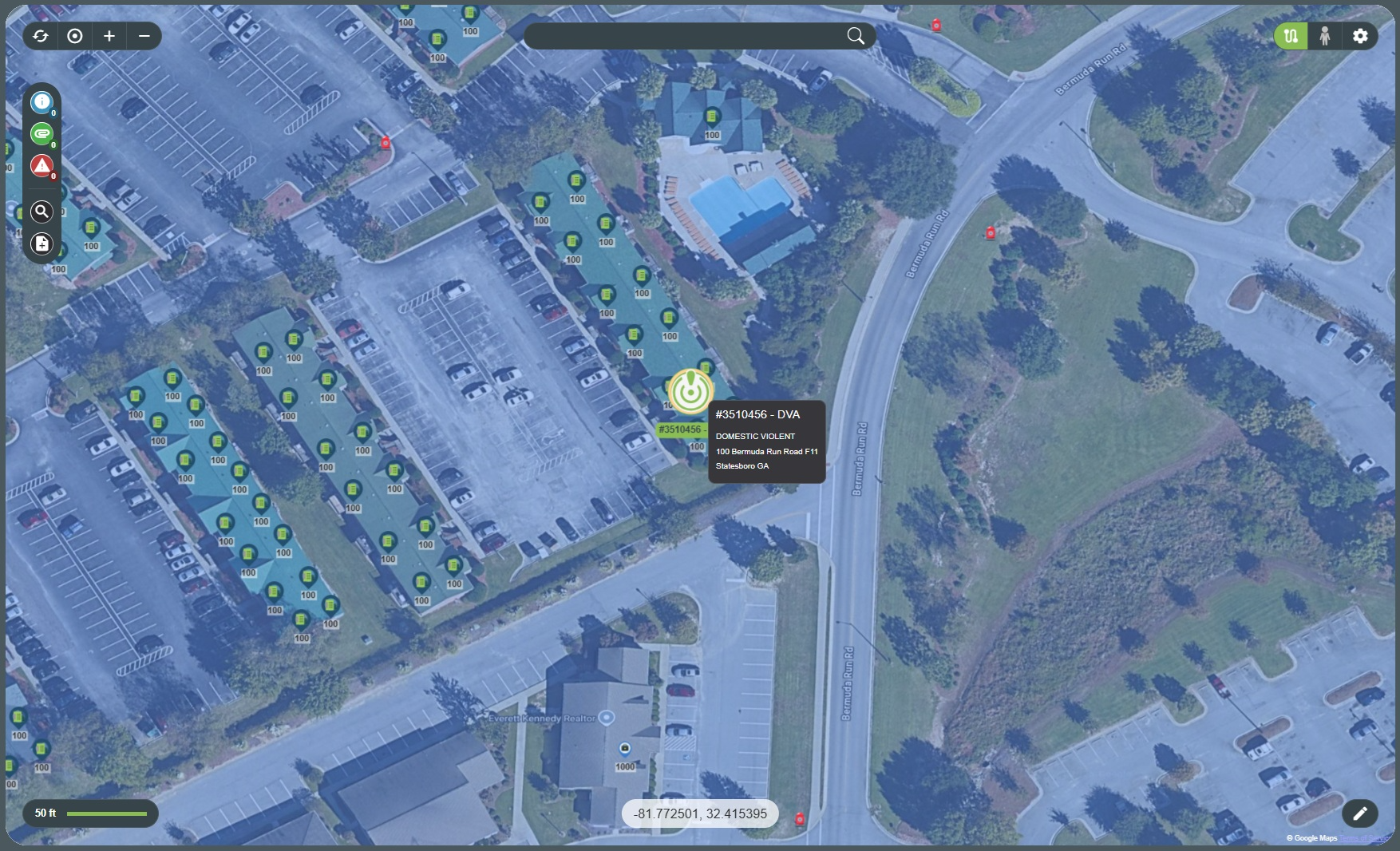Click the refresh arrows button
The height and width of the screenshot is (851, 1400).
click(x=41, y=36)
